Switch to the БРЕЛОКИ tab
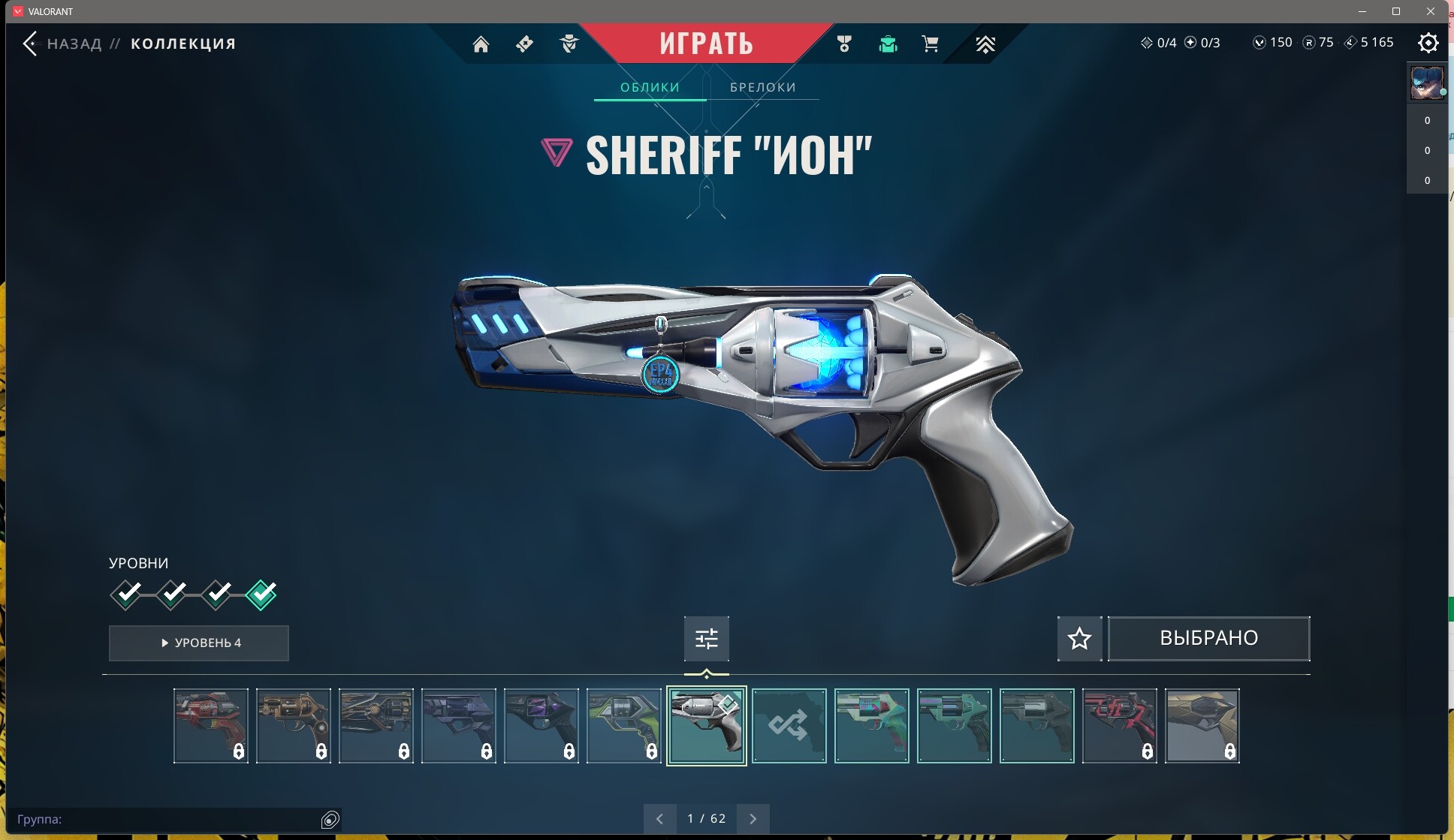The image size is (1454, 840). (x=763, y=87)
